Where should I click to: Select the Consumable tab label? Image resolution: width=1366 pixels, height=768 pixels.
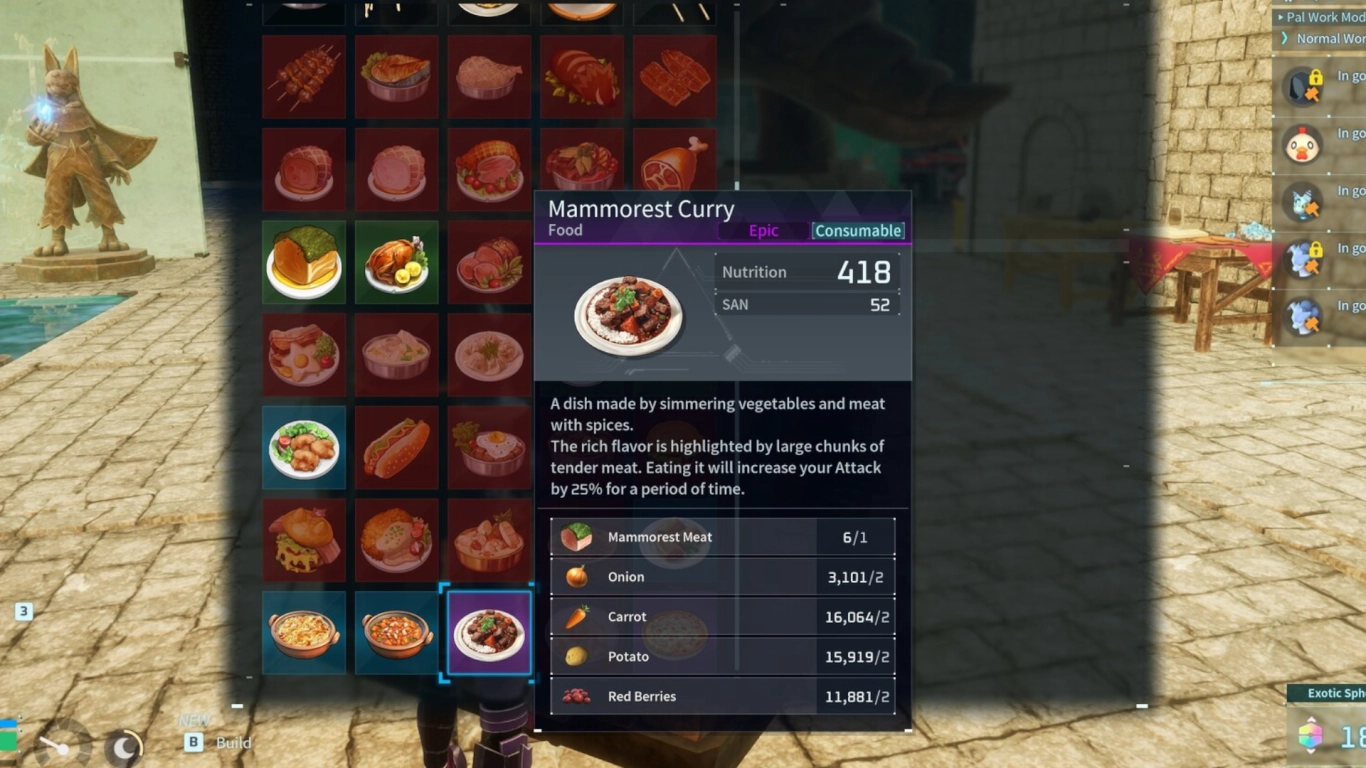857,230
